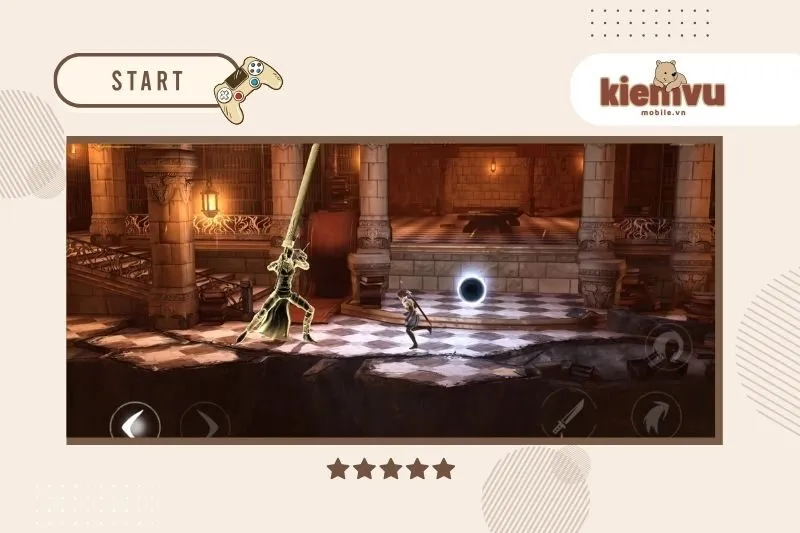Click the START banner button
The height and width of the screenshot is (533, 800).
(x=147, y=80)
